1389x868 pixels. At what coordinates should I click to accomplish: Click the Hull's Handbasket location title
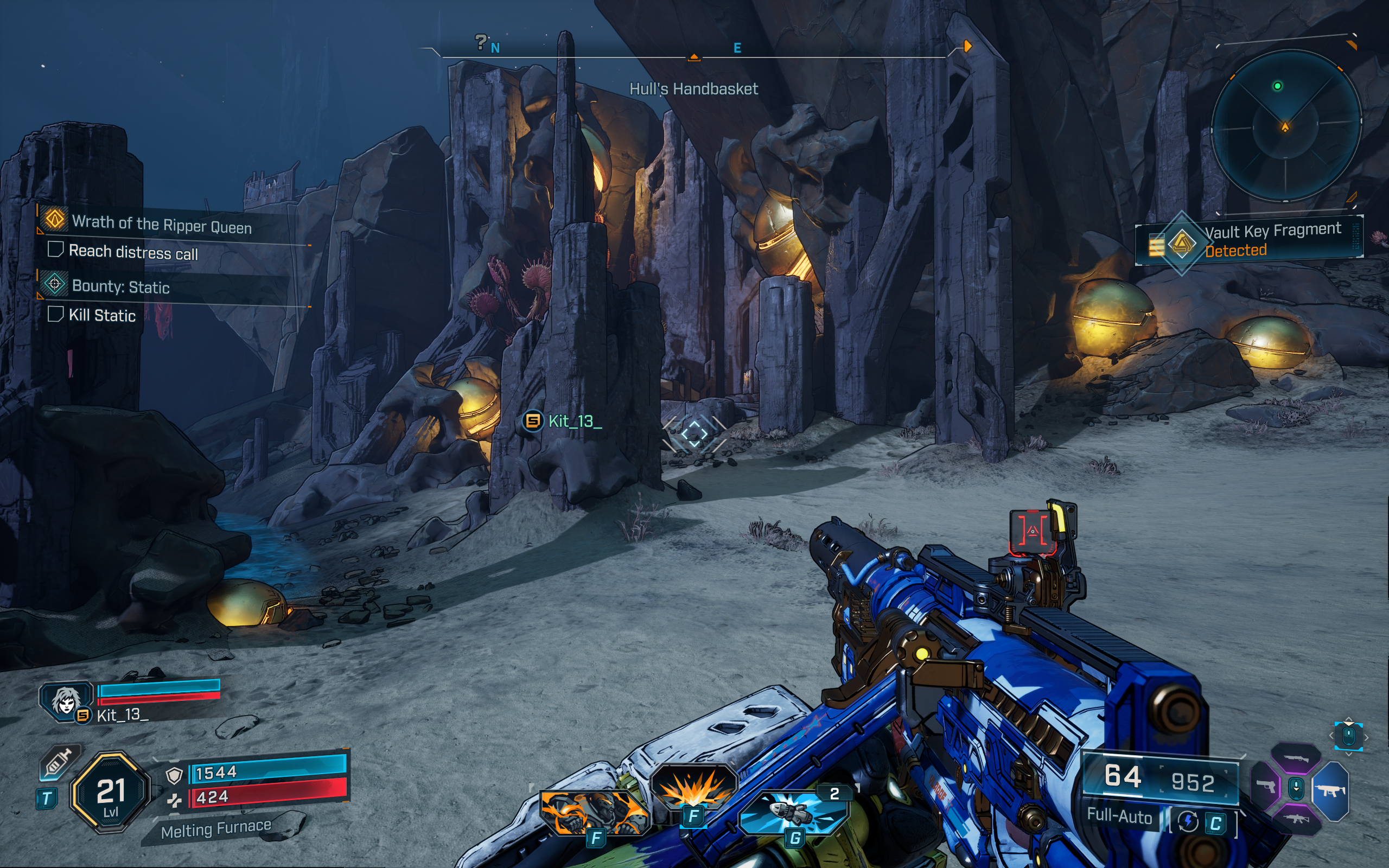pyautogui.click(x=694, y=89)
